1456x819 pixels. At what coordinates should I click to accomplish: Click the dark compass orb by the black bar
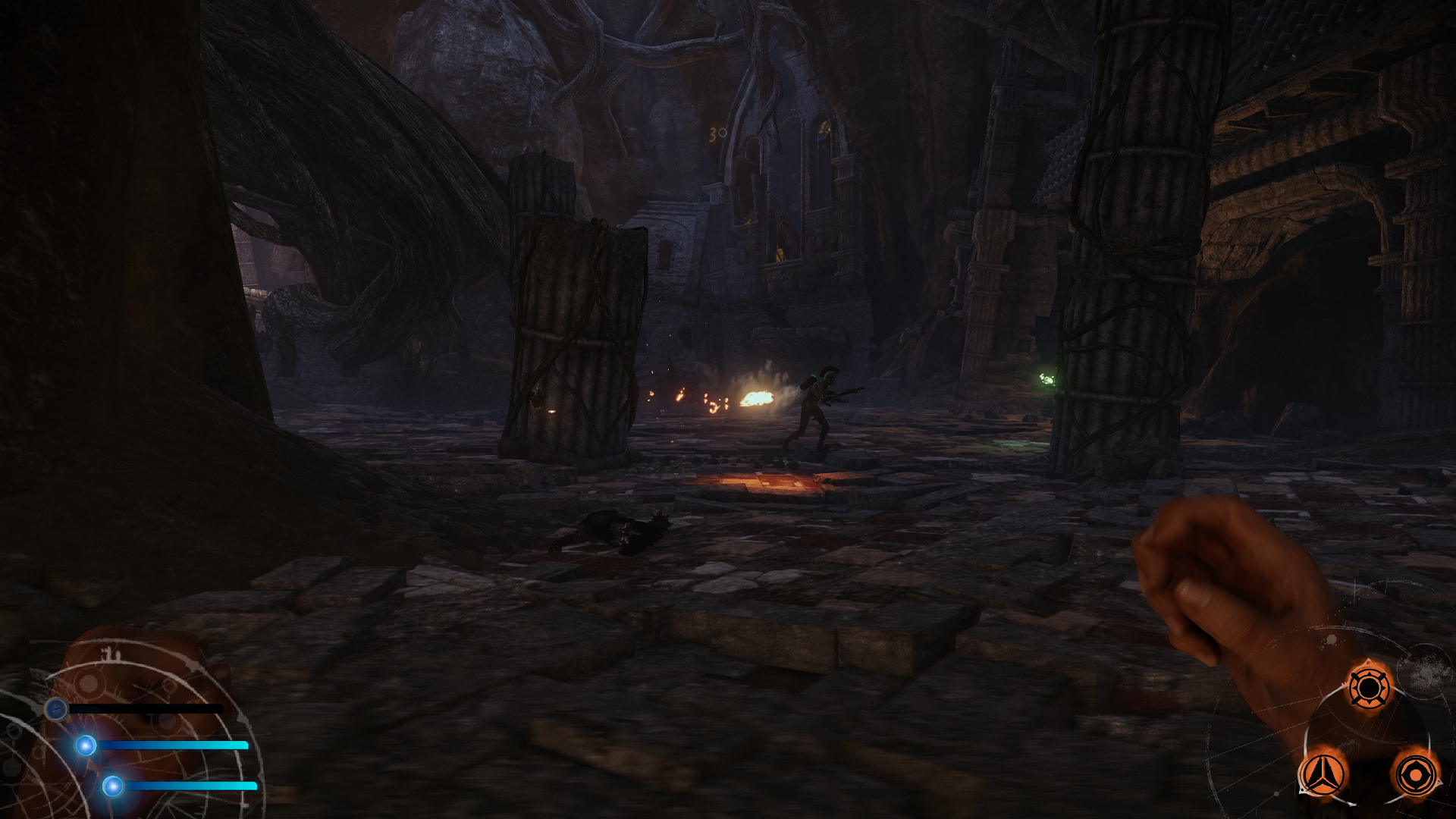[x=56, y=710]
